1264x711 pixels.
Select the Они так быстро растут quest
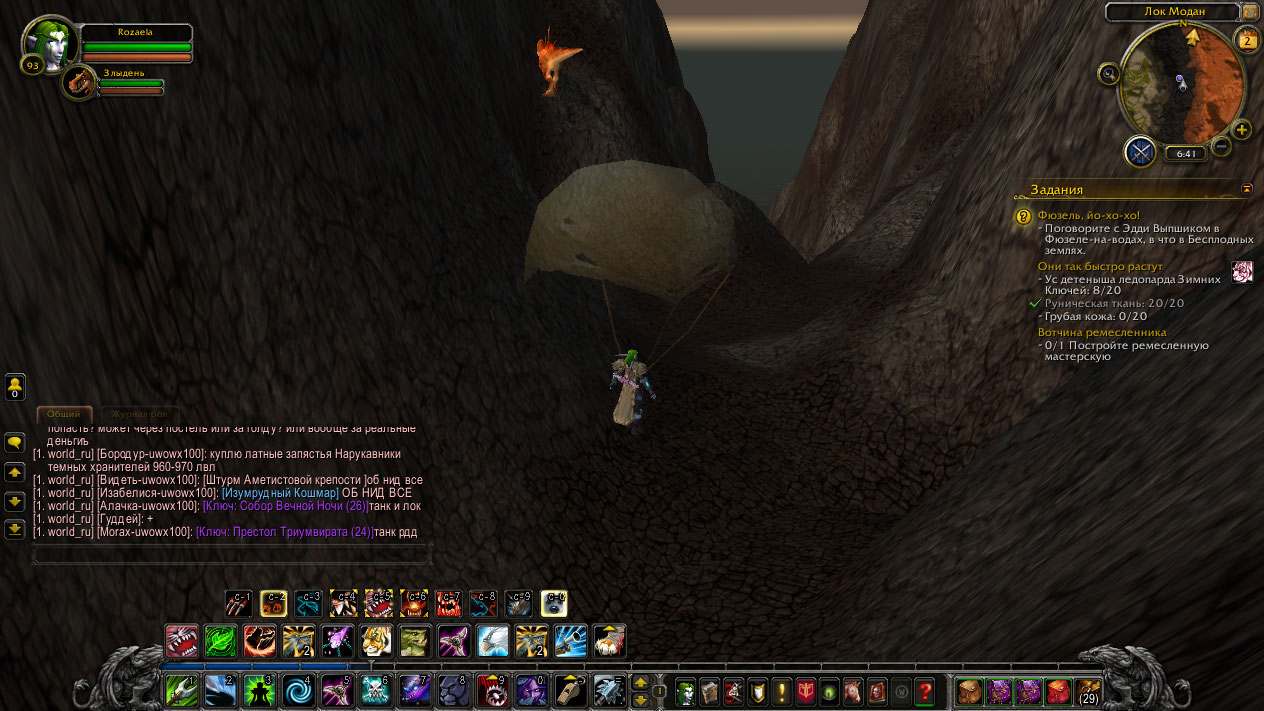point(1100,267)
